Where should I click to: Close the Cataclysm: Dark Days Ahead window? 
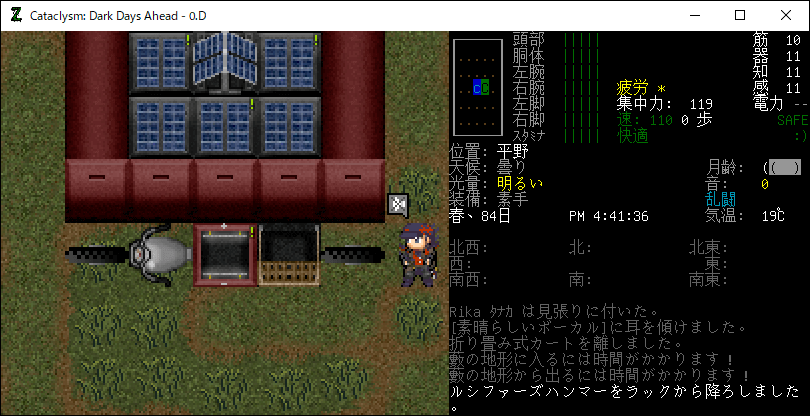tap(787, 15)
